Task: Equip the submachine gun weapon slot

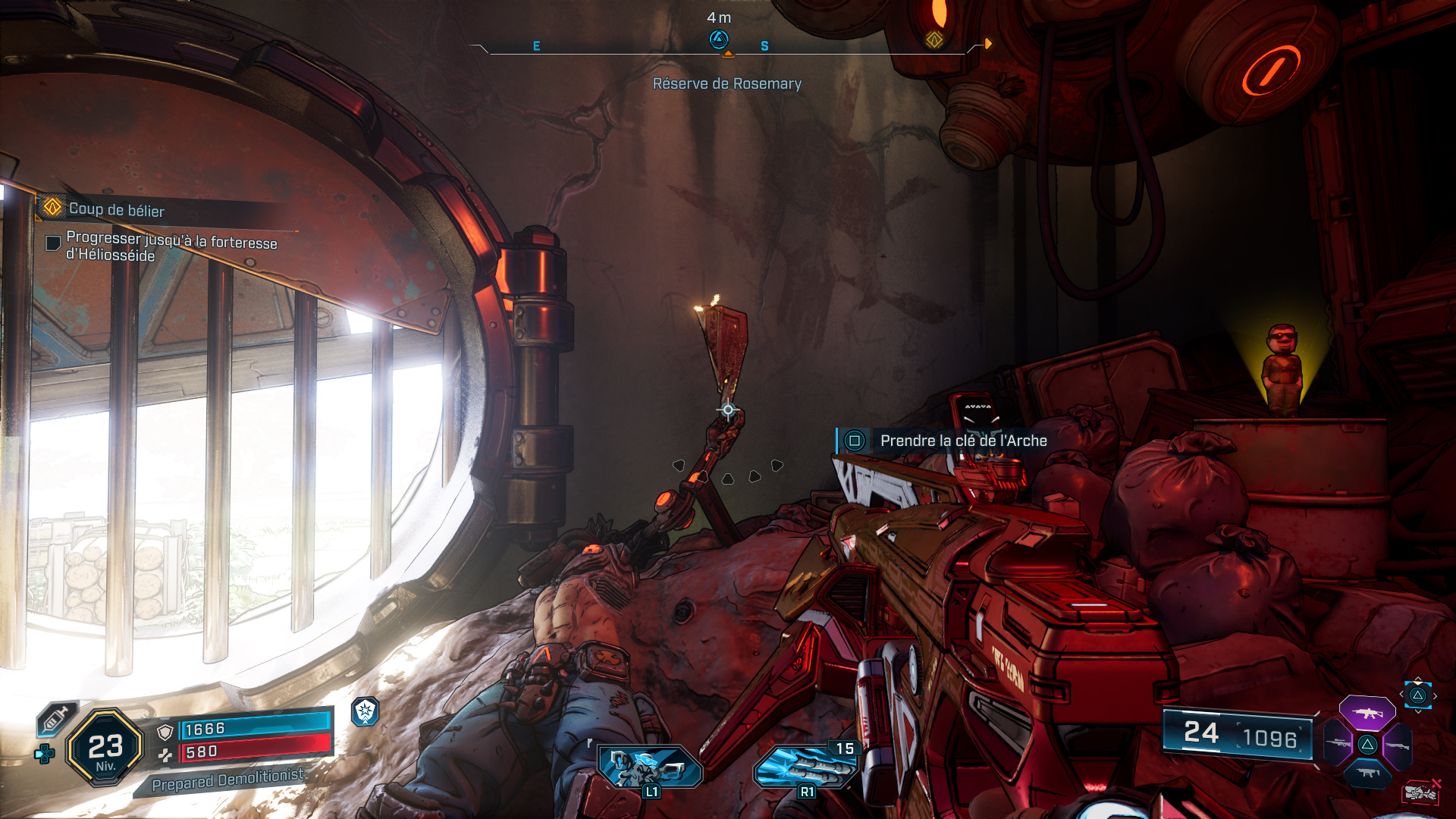Action: (x=1367, y=773)
